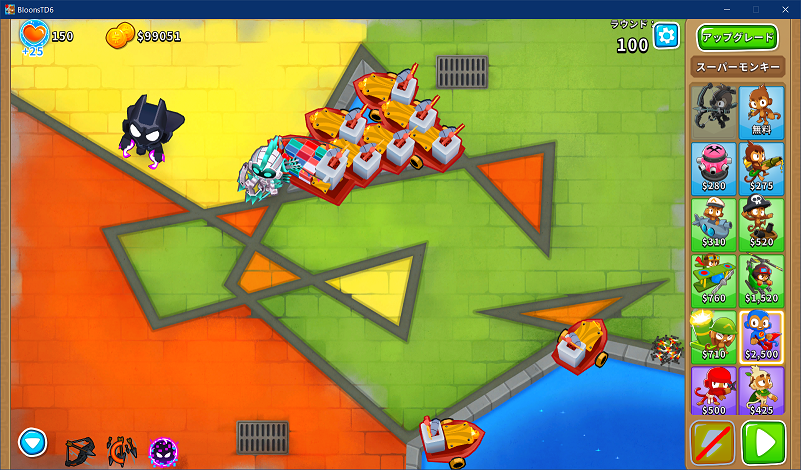Select the $310 Monkey Sub tower
This screenshot has height=470, width=801.
point(713,222)
